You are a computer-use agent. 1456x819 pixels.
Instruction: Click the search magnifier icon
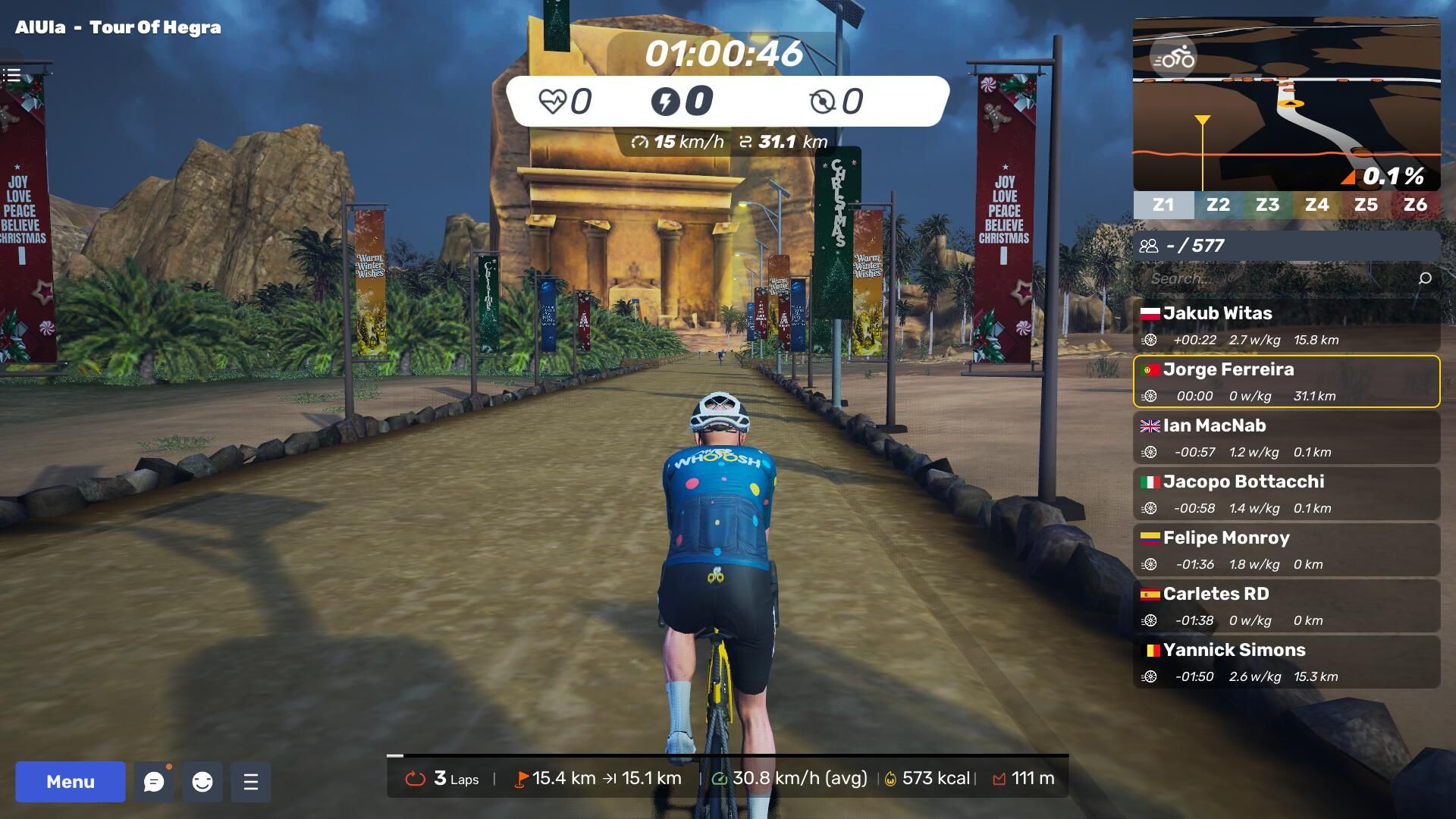(1425, 278)
